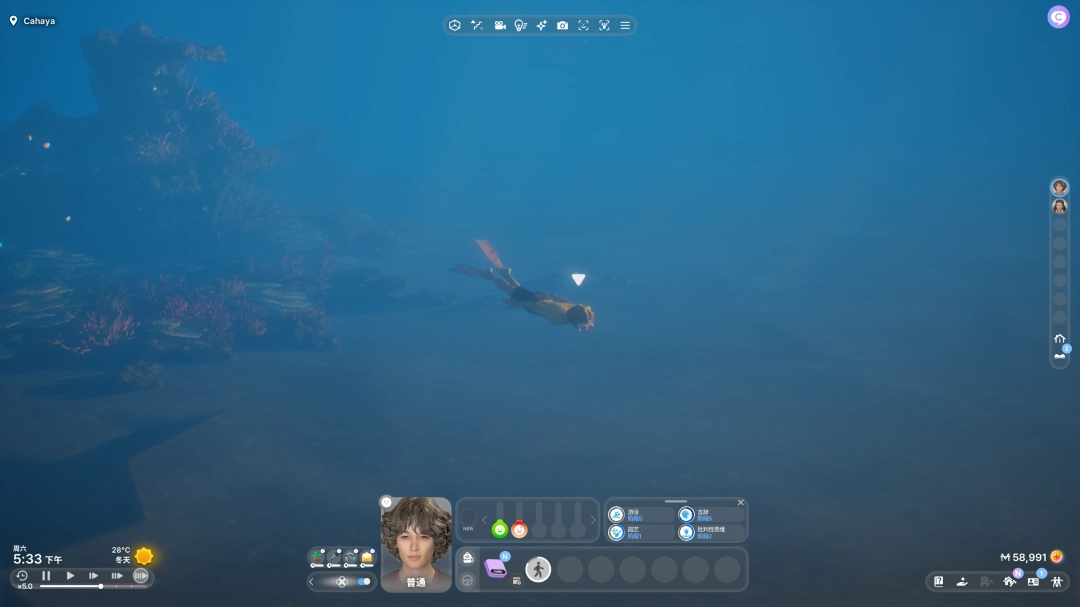Pause the game time

coord(46,576)
